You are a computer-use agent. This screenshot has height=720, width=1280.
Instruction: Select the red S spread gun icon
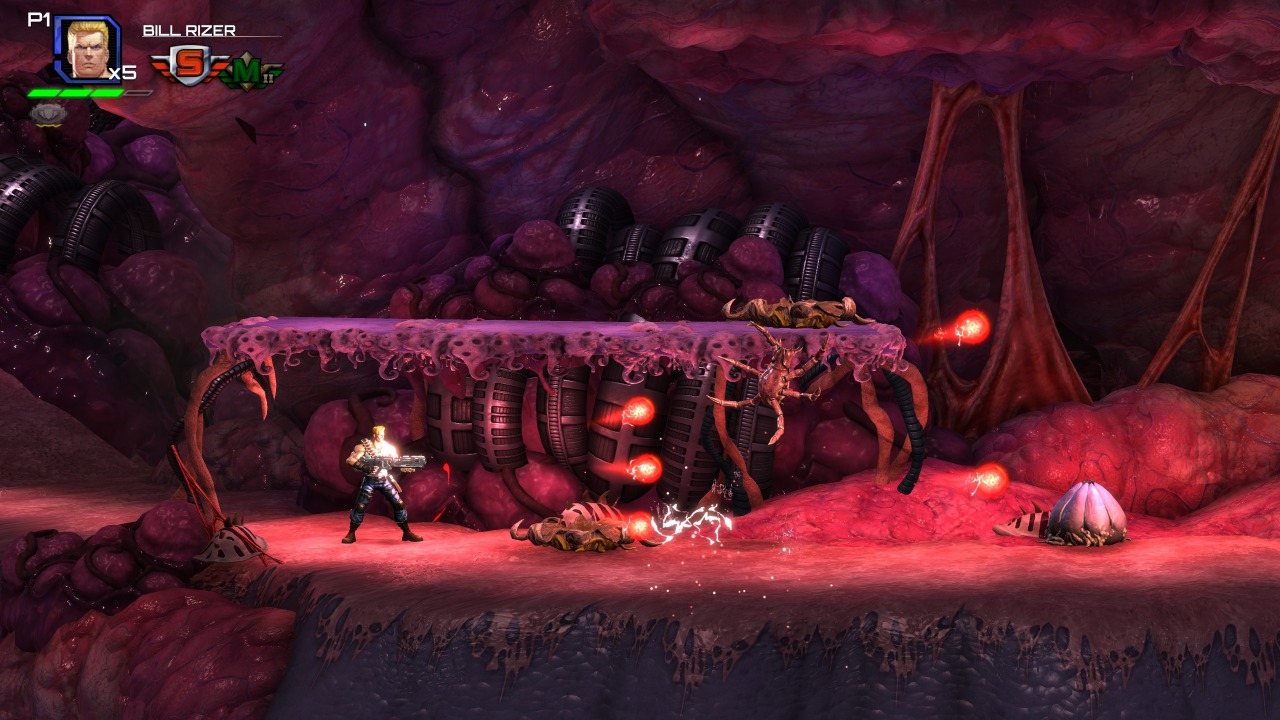[188, 65]
